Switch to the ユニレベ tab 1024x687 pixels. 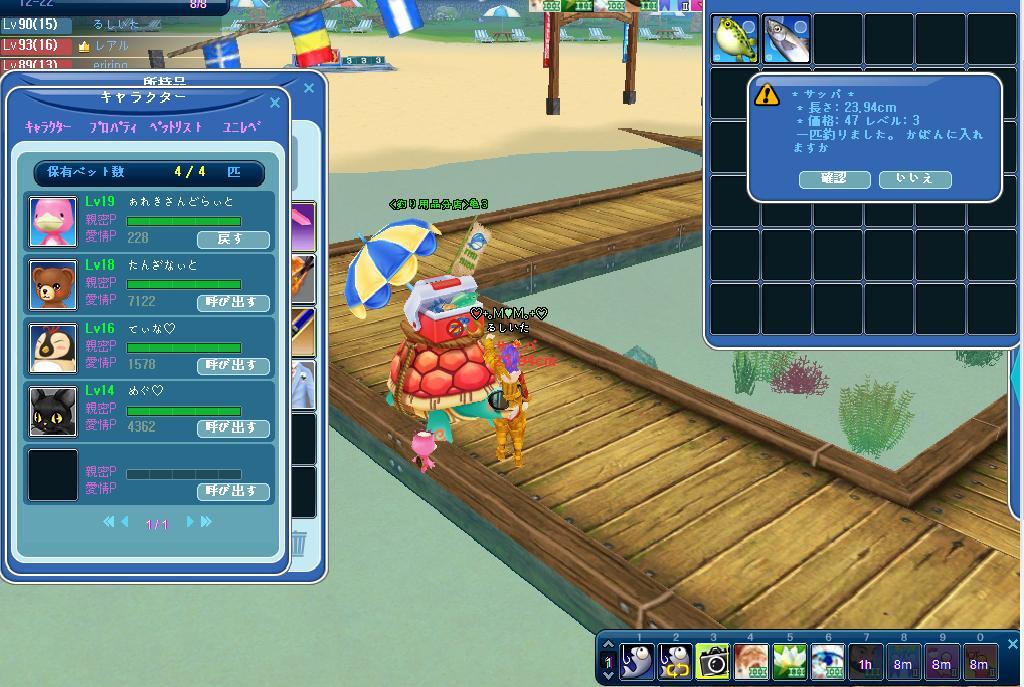tap(241, 128)
